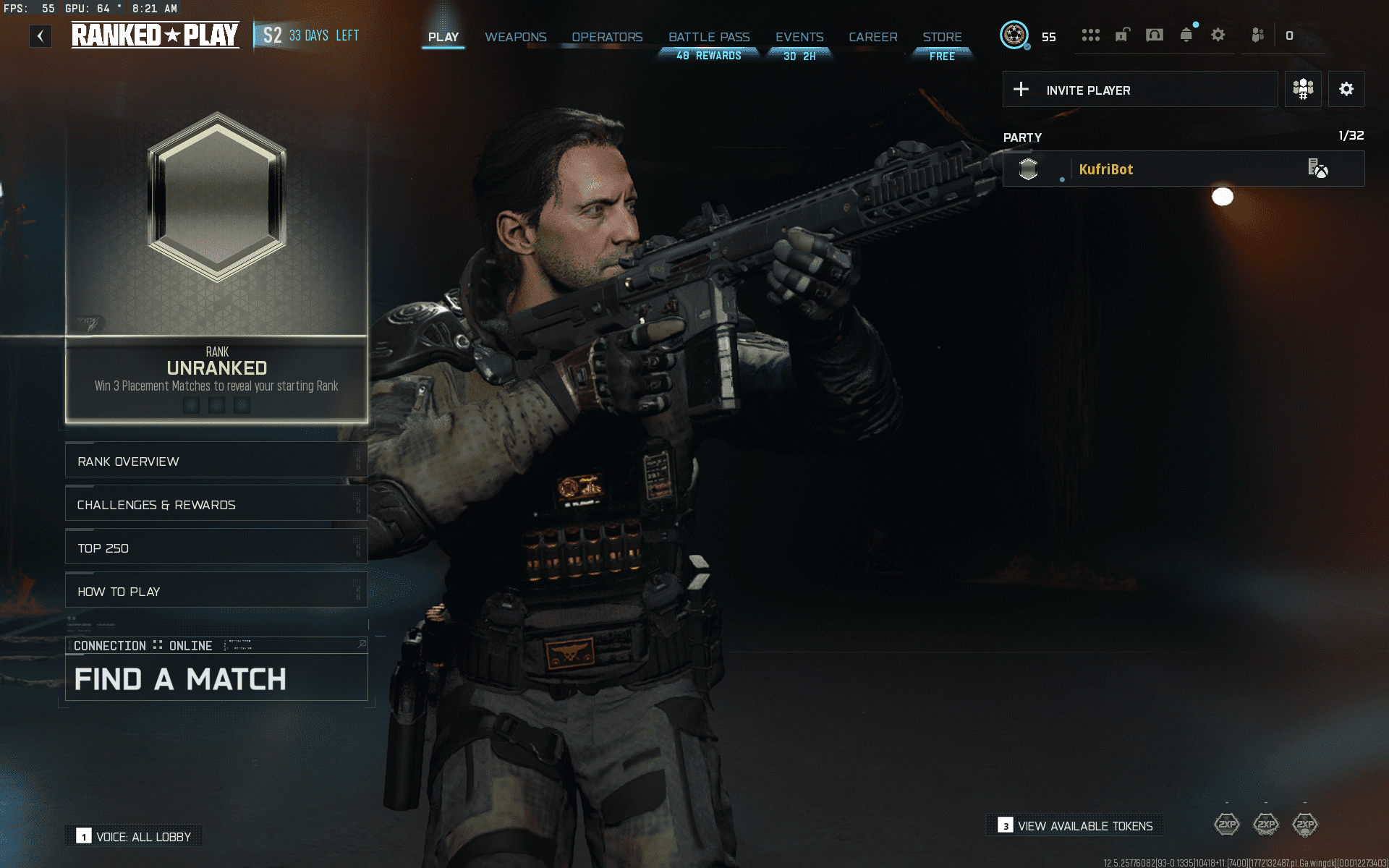Click the prestige rank emblem showing 55
1389x868 pixels.
pos(1016,35)
